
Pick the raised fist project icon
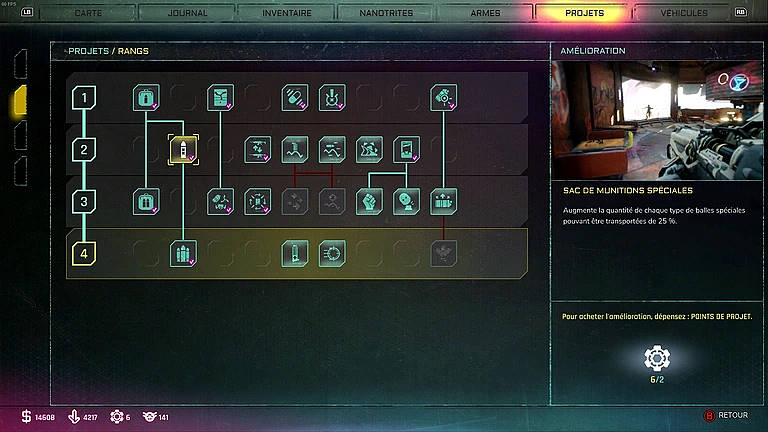369,202
